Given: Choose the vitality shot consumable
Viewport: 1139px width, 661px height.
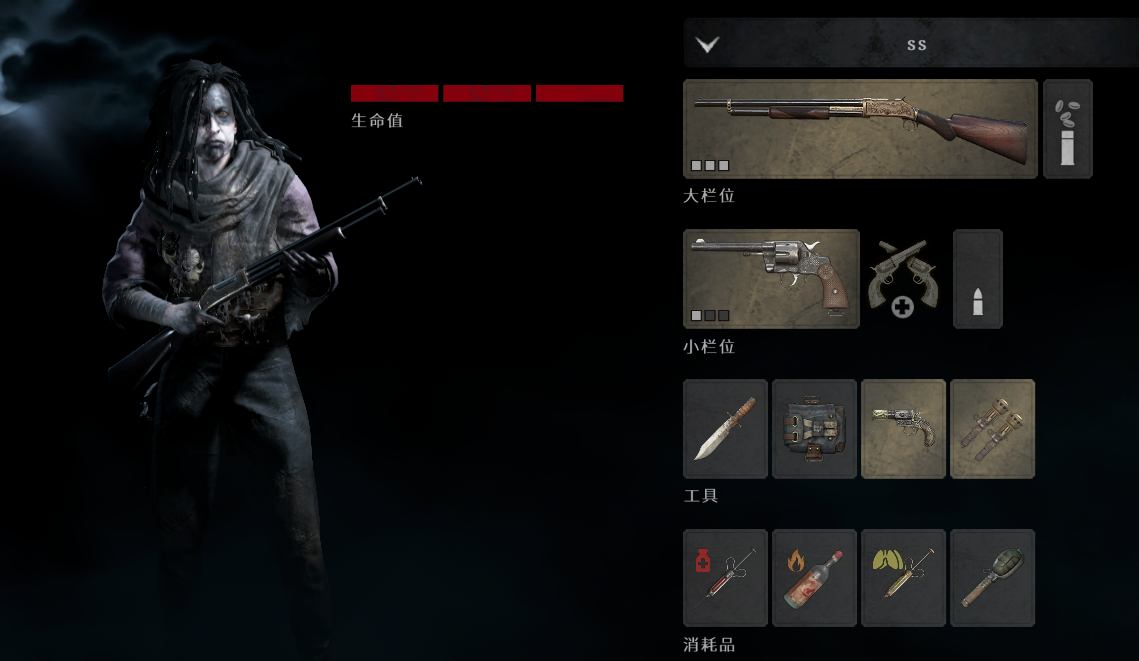Looking at the screenshot, I should click(725, 578).
